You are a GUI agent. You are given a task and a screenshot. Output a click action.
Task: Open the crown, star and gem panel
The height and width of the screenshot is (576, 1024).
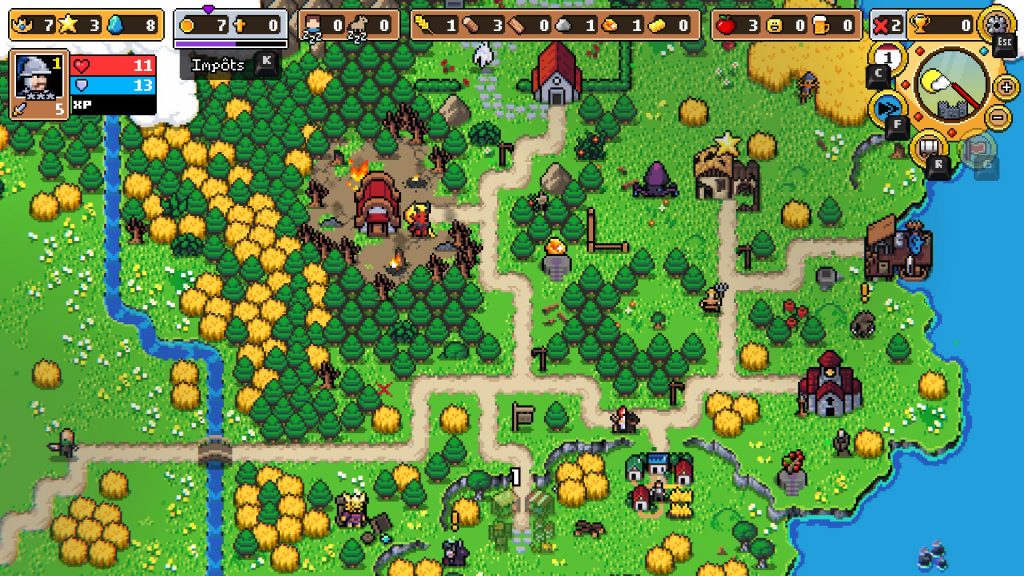[85, 25]
